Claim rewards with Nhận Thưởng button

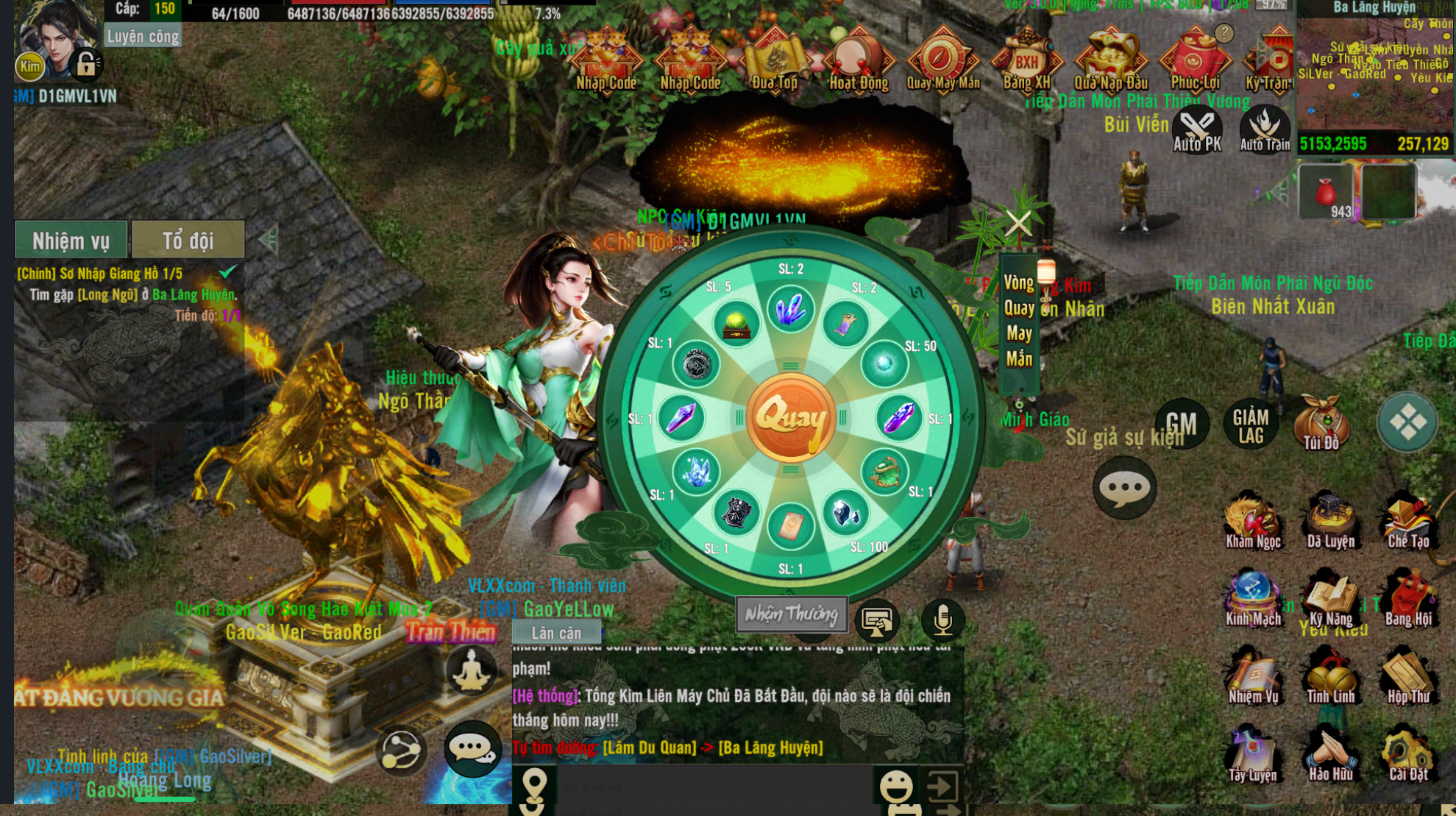(x=791, y=614)
